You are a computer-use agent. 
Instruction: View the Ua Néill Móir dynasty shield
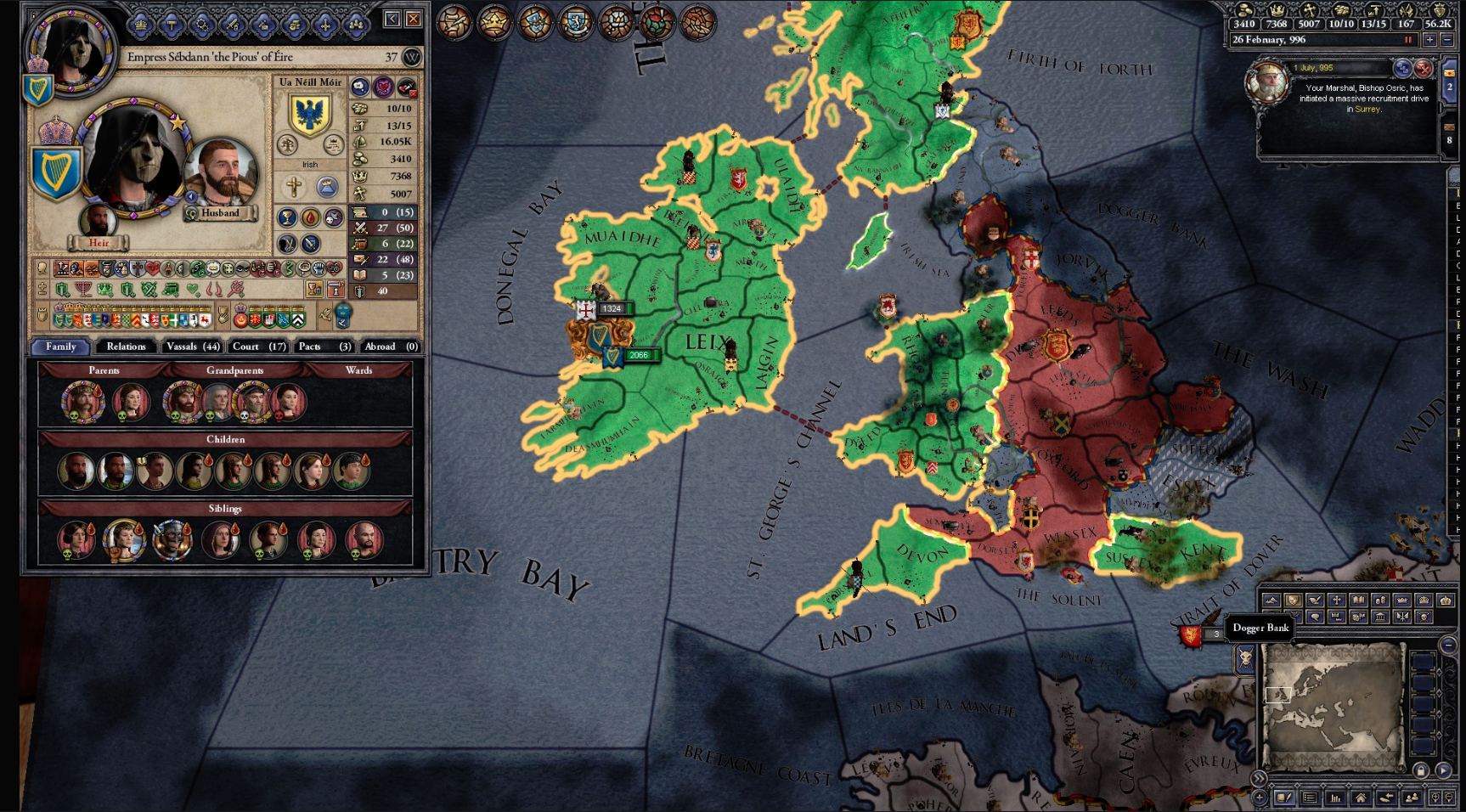coord(310,114)
